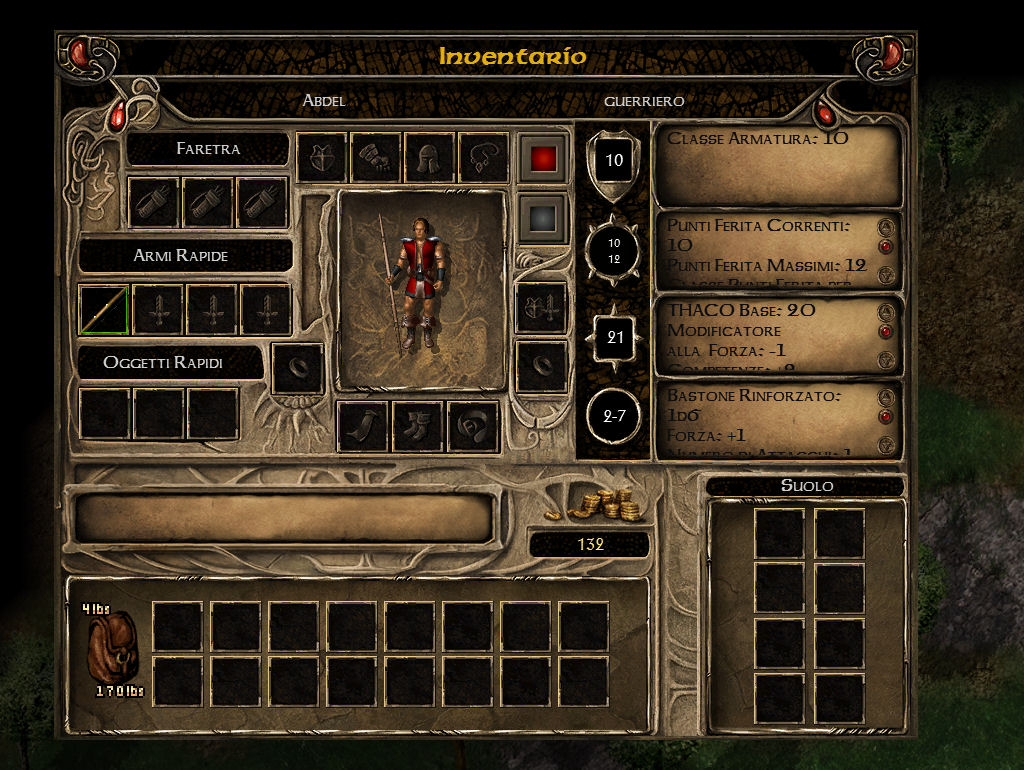
Task: Choose the helmet equipment slot
Action: click(x=430, y=158)
